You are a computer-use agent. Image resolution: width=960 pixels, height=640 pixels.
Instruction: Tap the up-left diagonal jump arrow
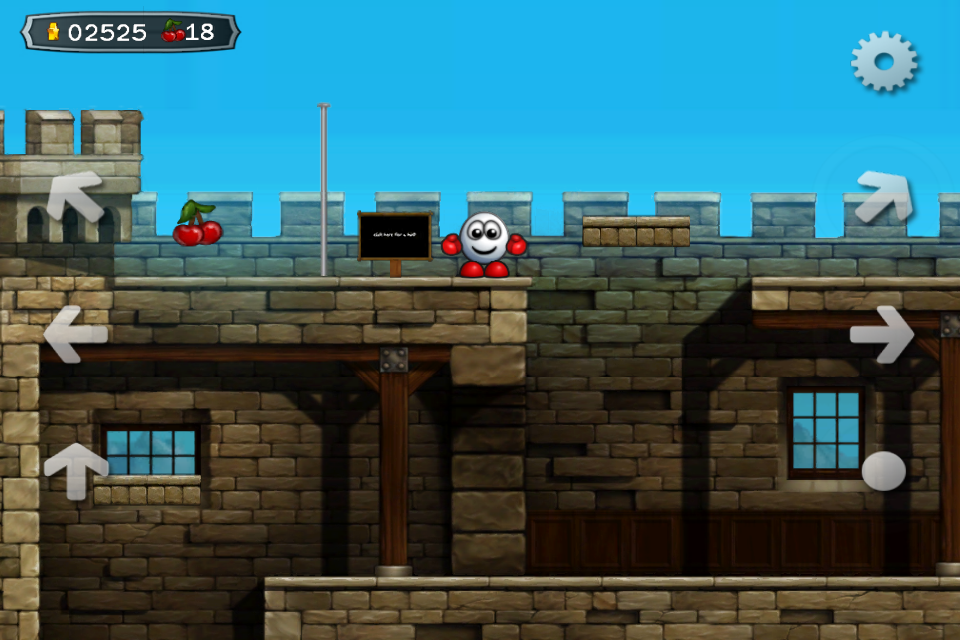click(x=77, y=194)
